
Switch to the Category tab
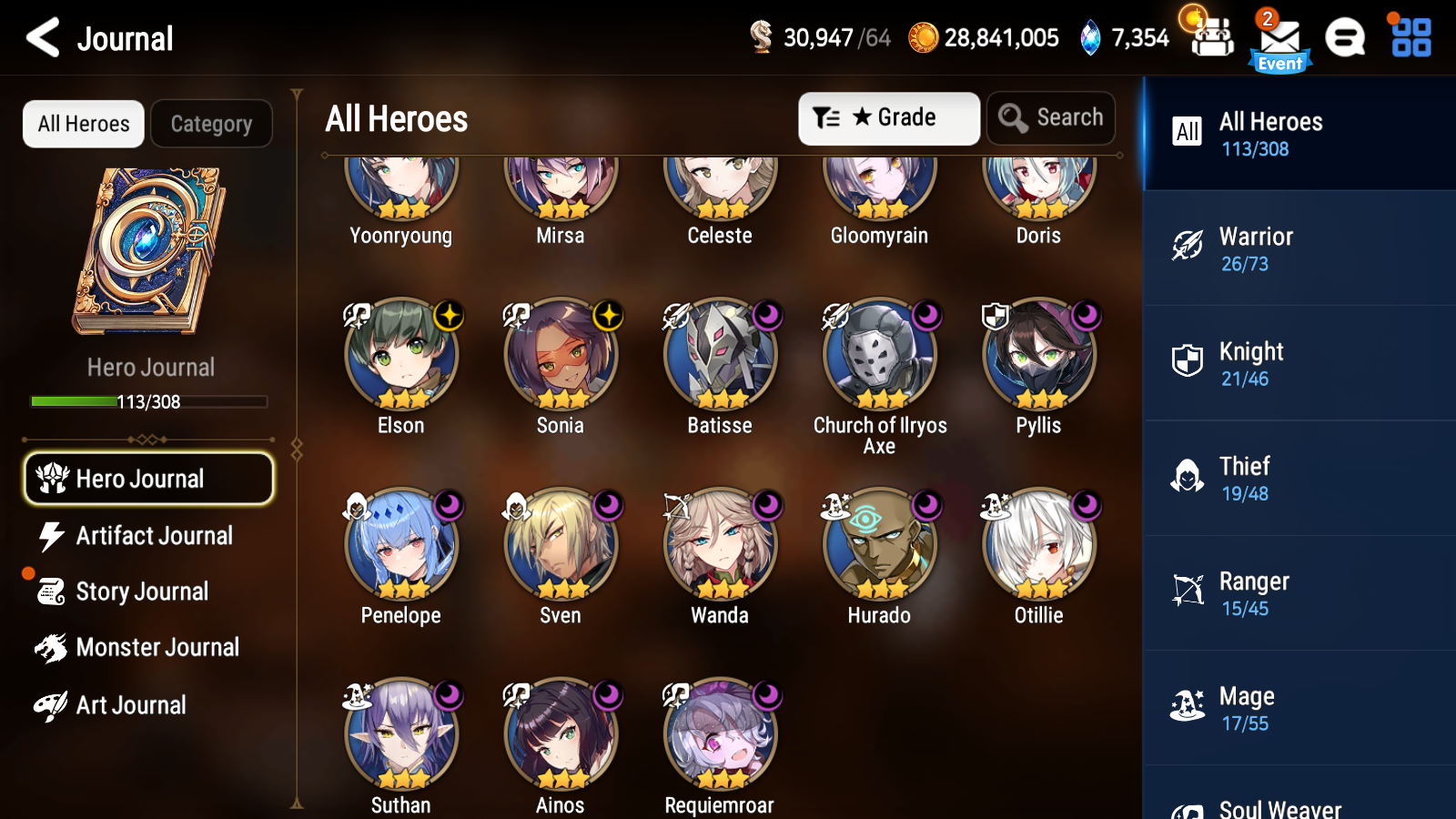click(x=211, y=124)
